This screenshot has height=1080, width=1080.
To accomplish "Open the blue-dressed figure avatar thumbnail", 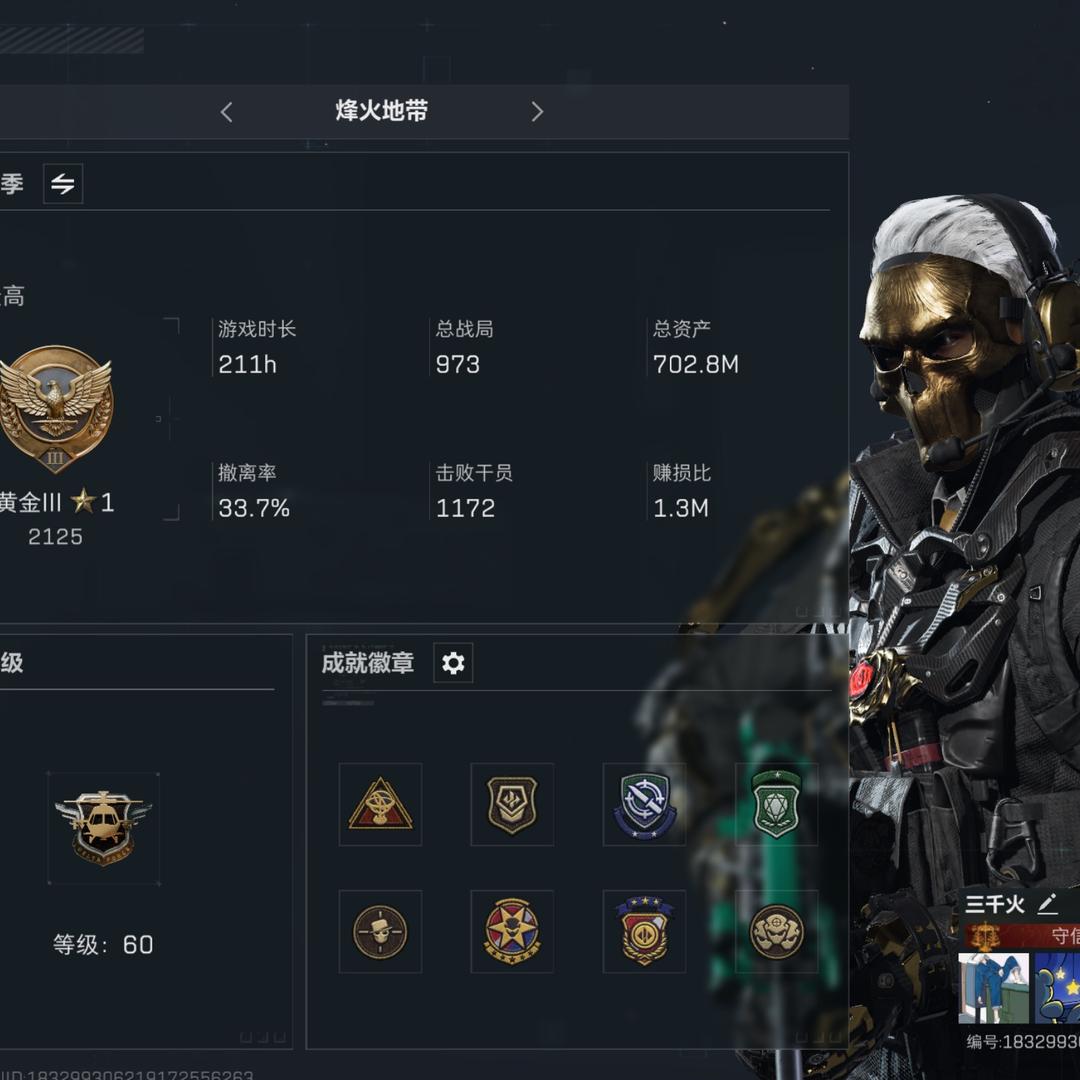I will coord(993,988).
